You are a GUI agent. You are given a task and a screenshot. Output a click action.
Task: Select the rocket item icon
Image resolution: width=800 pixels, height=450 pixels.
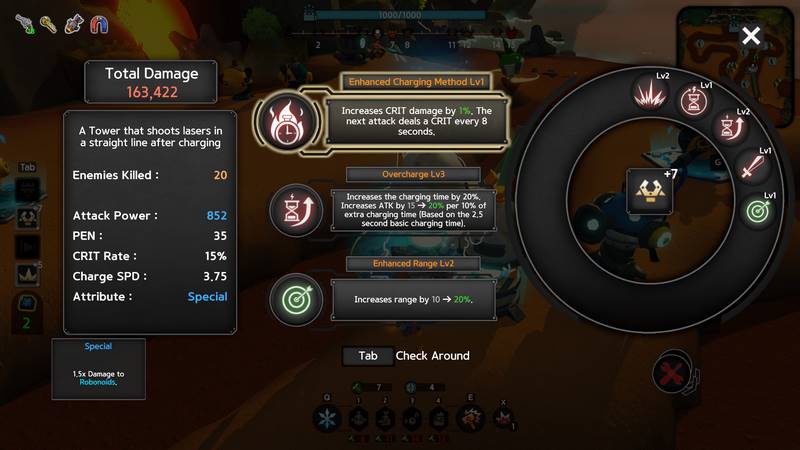click(x=73, y=23)
